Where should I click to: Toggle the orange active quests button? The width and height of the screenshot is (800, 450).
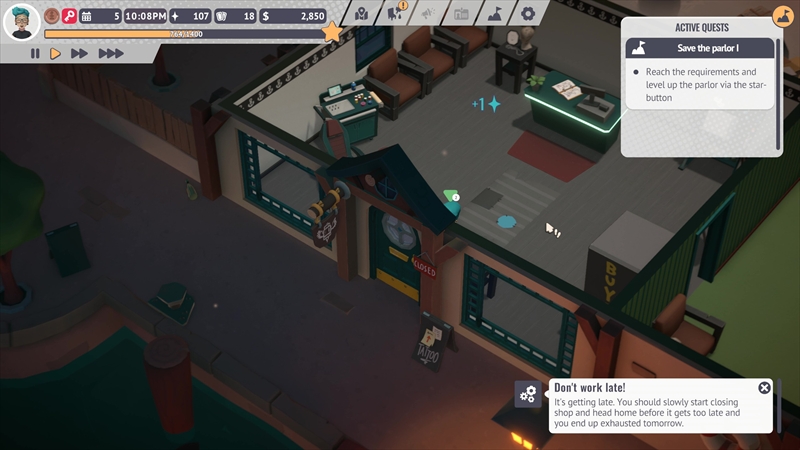(783, 17)
